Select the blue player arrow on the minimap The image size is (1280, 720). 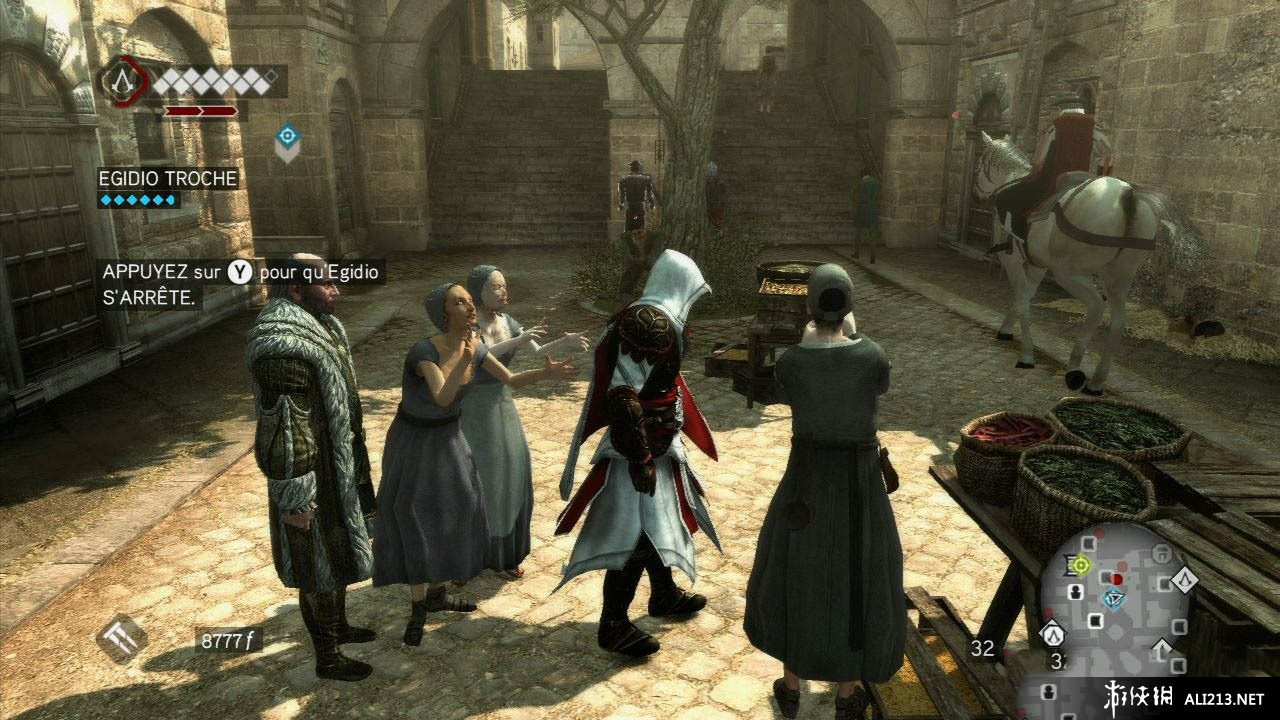pos(1113,597)
